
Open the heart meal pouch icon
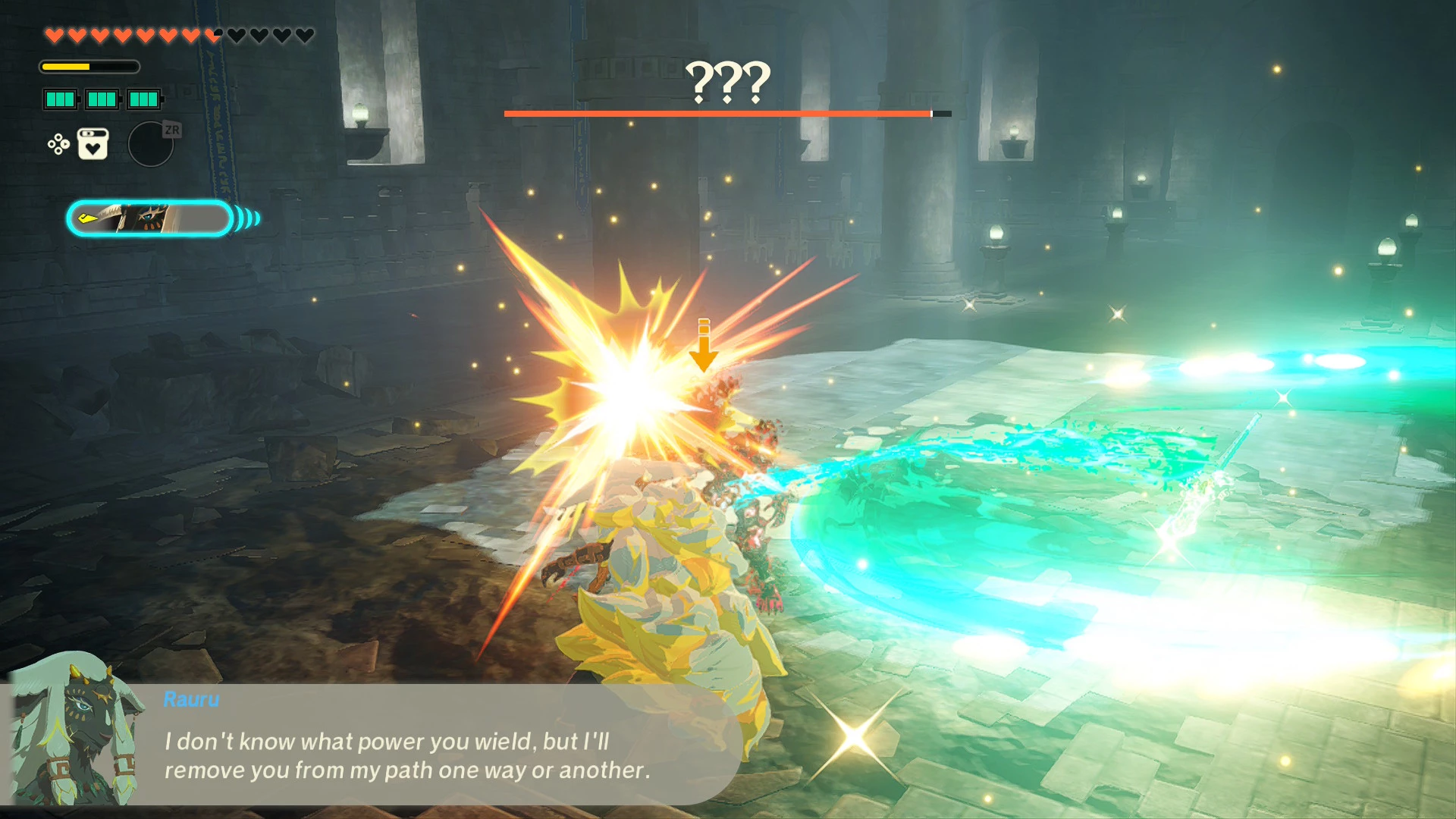[93, 144]
